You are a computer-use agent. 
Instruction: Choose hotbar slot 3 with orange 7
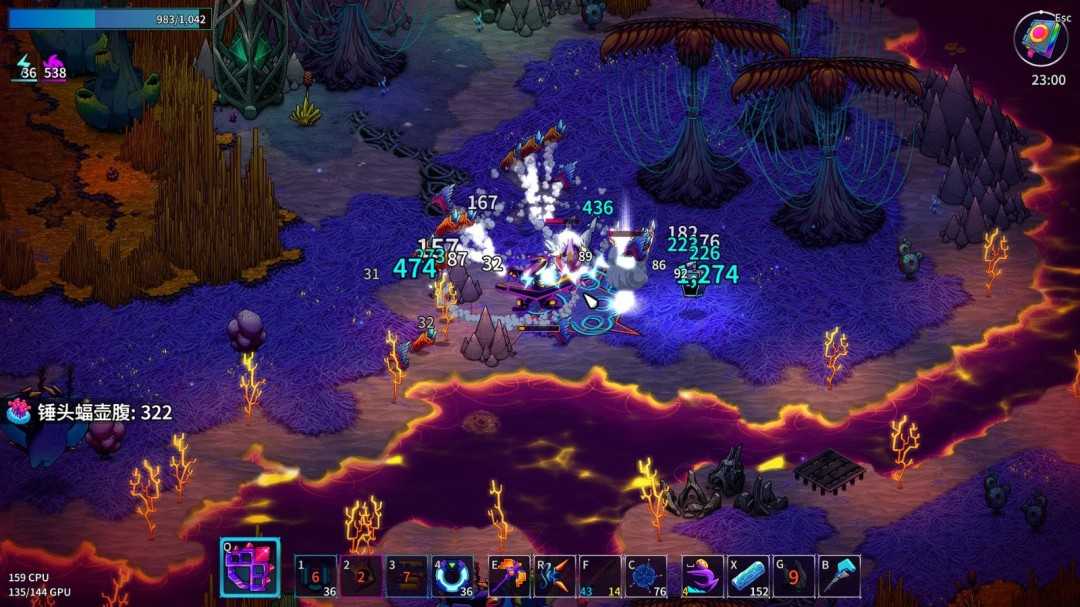pos(406,577)
